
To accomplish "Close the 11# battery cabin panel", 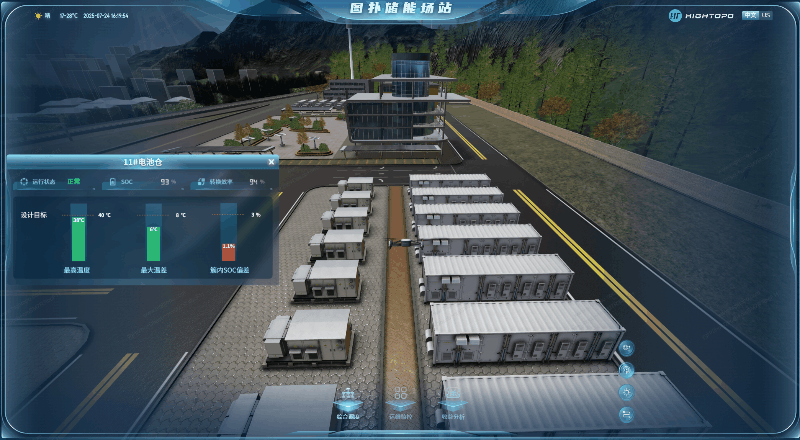I will point(271,161).
